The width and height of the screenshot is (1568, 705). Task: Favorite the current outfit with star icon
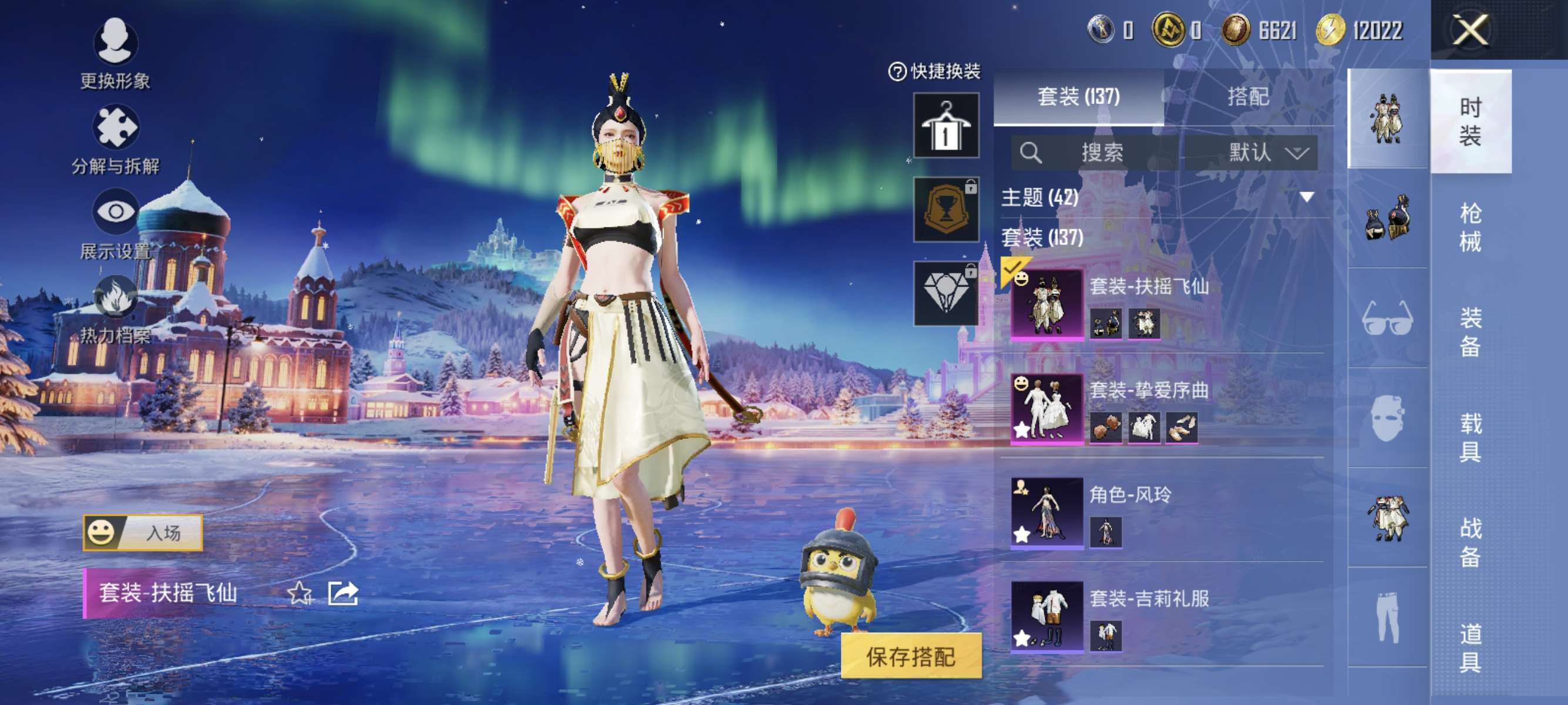coord(299,593)
